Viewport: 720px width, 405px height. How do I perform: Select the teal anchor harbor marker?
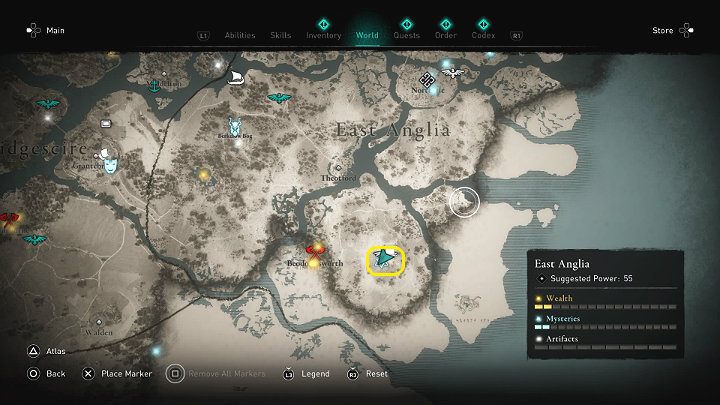[x=155, y=86]
